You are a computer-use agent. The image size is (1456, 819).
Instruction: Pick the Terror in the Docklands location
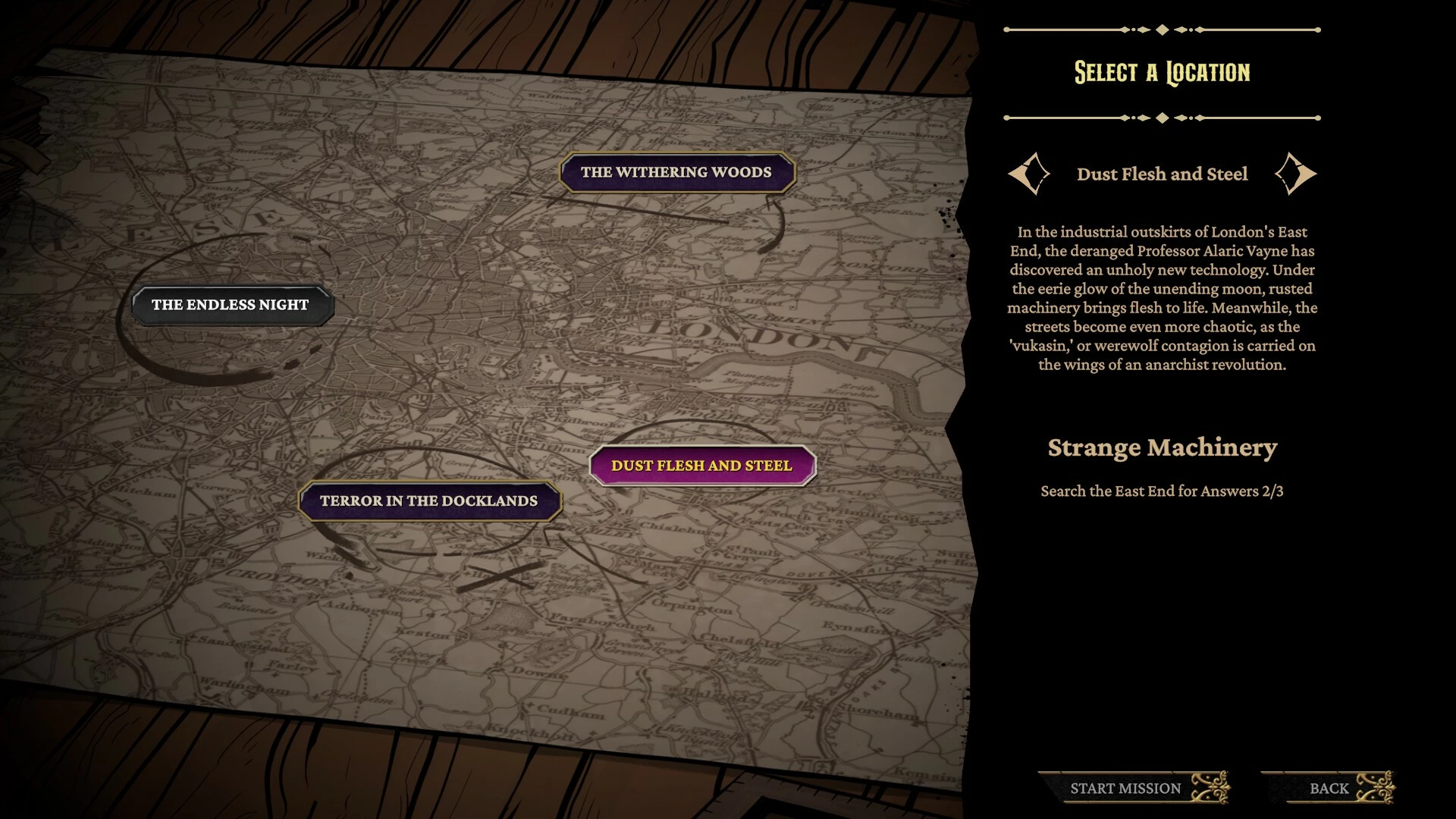pyautogui.click(x=428, y=501)
